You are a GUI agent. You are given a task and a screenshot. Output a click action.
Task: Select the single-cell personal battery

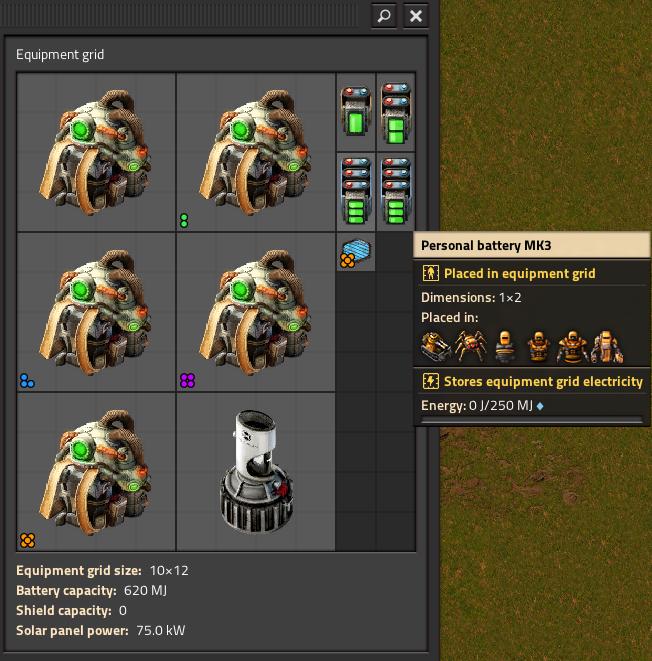point(356,112)
